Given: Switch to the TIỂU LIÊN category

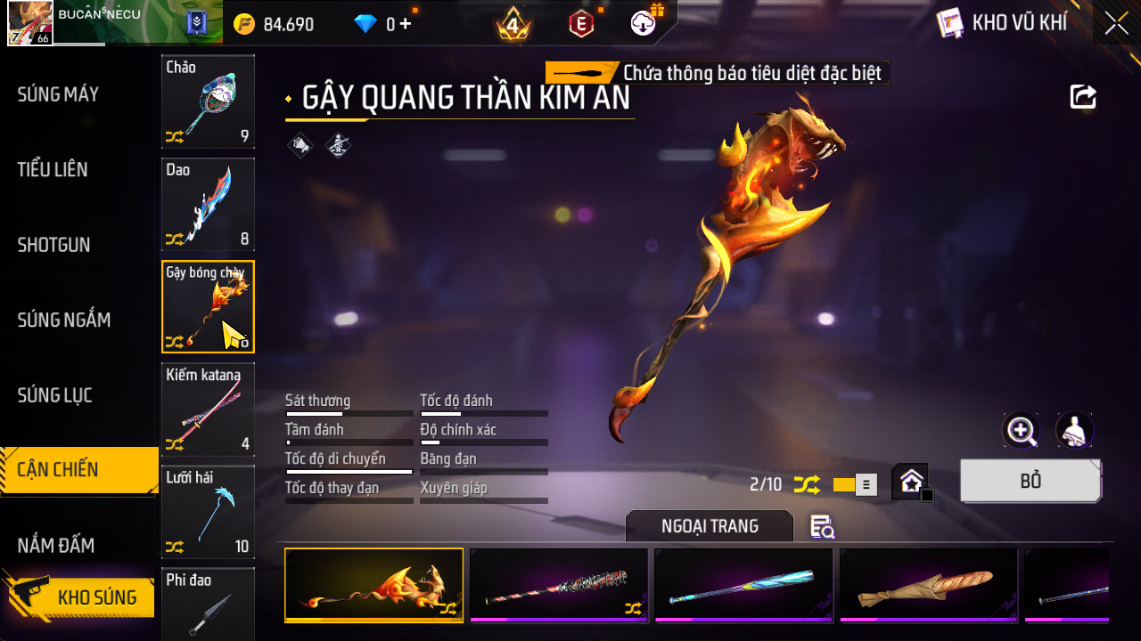Looking at the screenshot, I should (x=53, y=170).
